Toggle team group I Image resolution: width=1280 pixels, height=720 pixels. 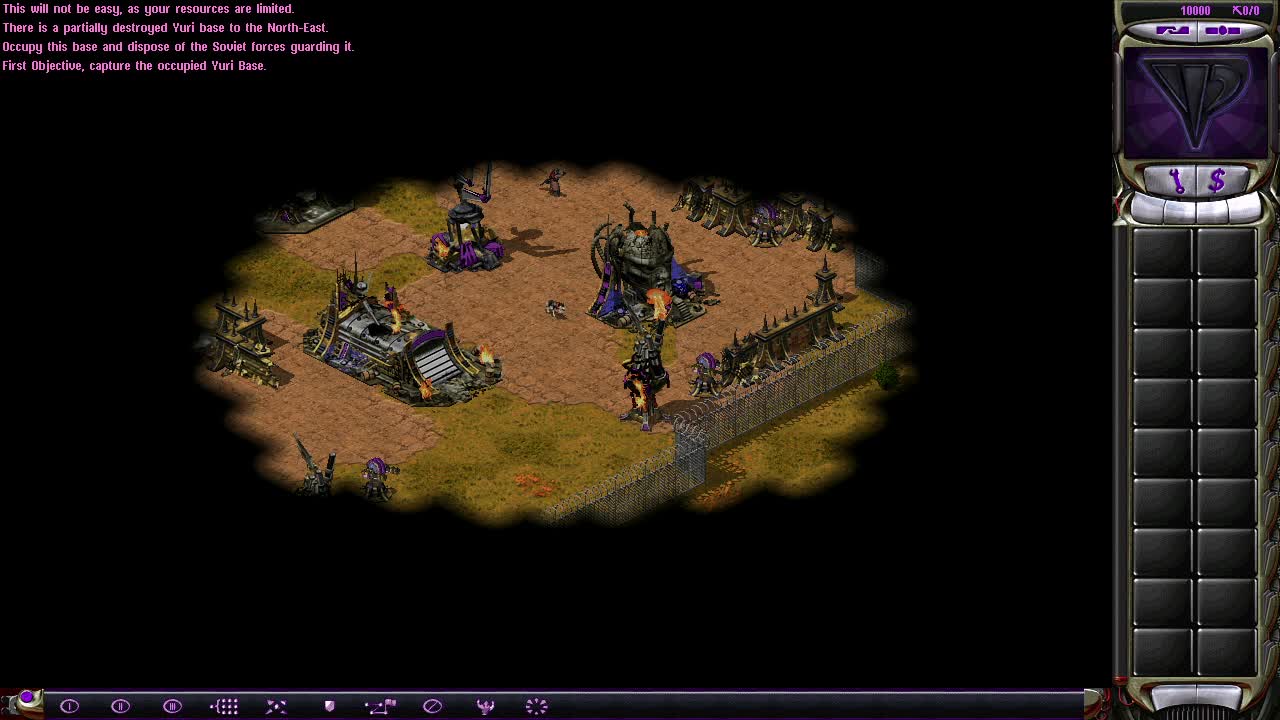[69, 705]
